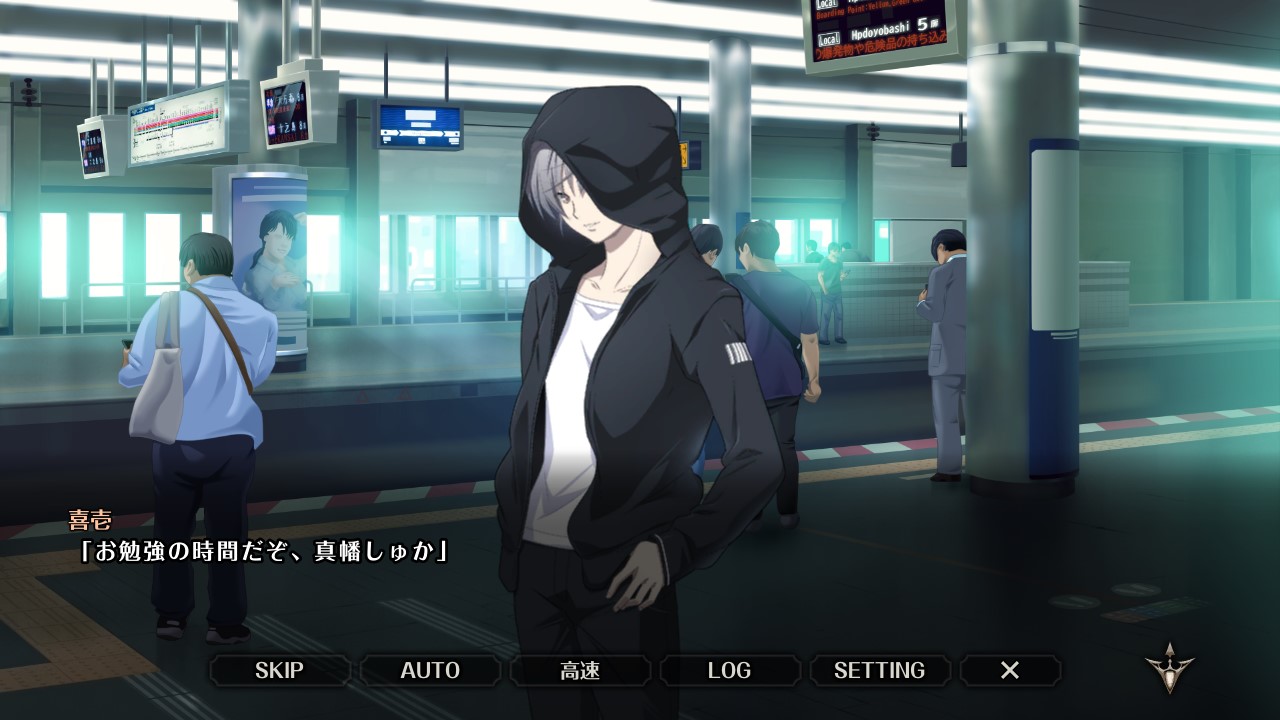Hide the text window with X
This screenshot has height=720, width=1280.
click(1010, 670)
